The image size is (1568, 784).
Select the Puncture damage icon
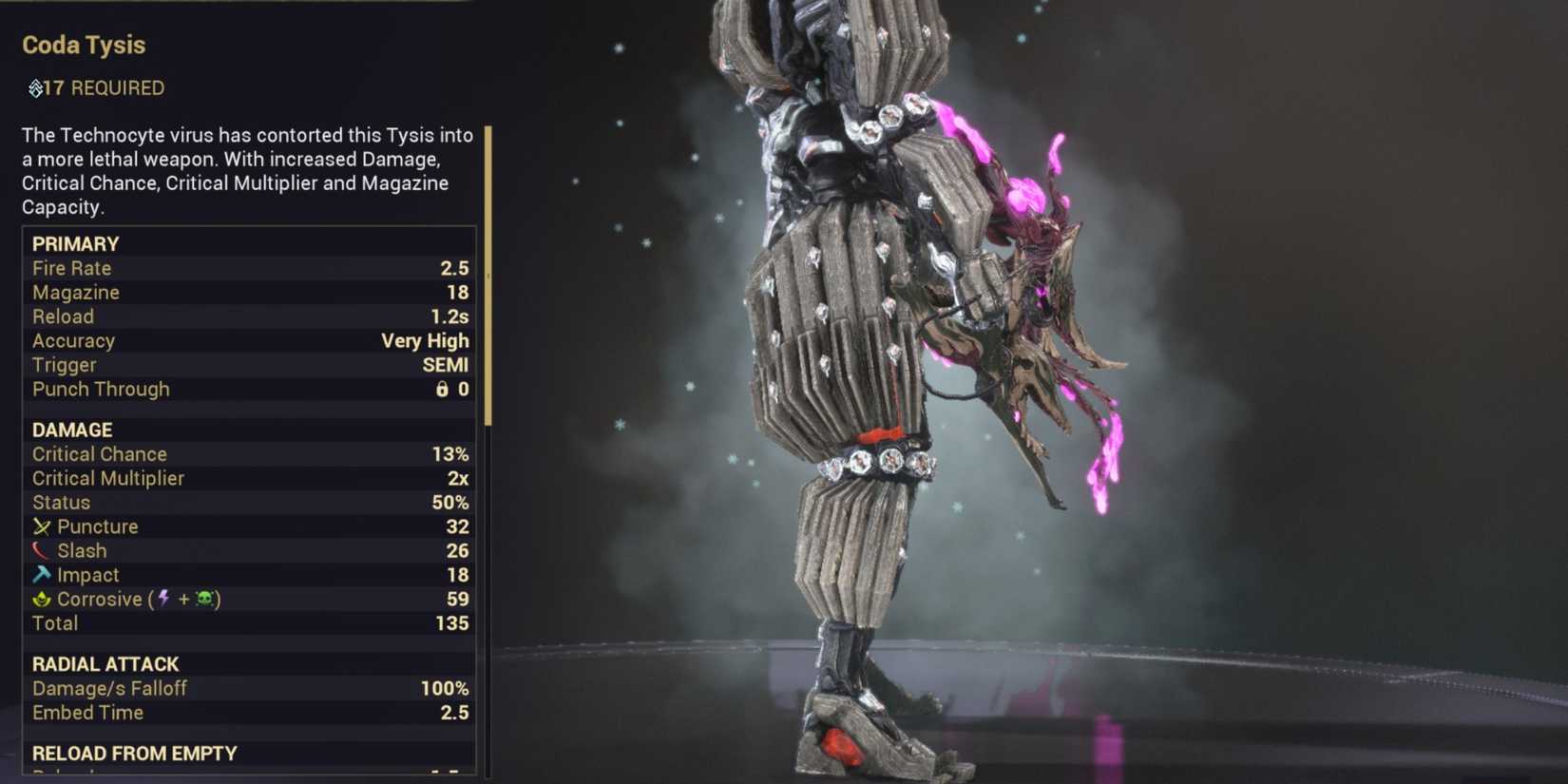(42, 526)
